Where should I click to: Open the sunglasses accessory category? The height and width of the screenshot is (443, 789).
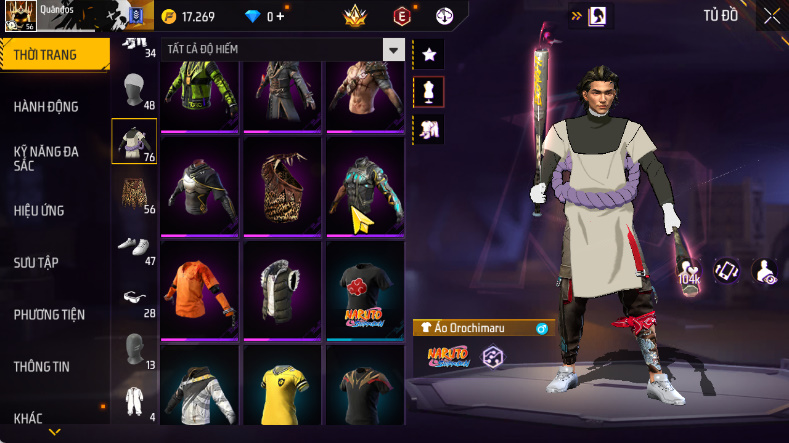pos(133,296)
